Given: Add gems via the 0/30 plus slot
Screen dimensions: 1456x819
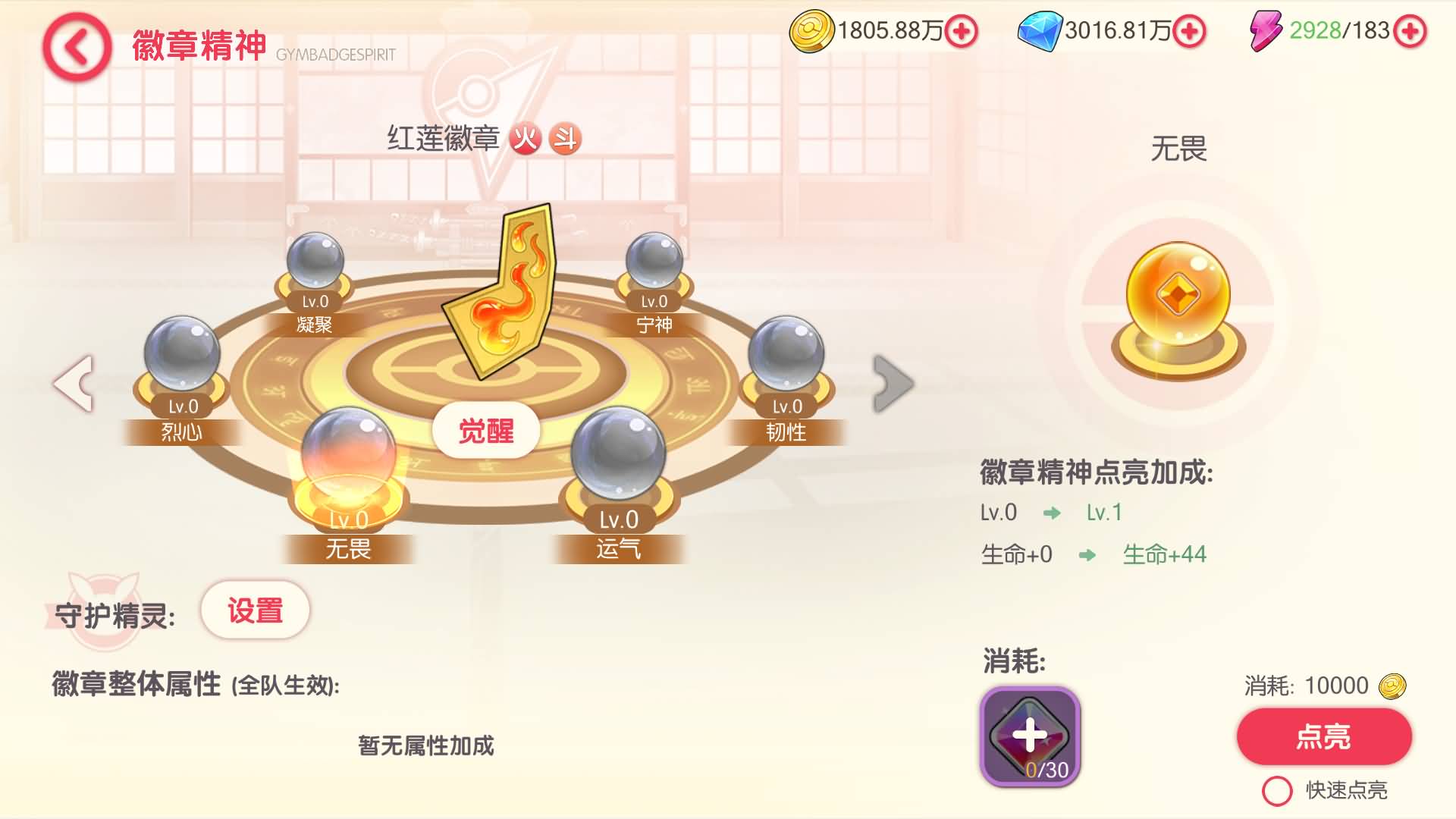Looking at the screenshot, I should tap(1029, 734).
